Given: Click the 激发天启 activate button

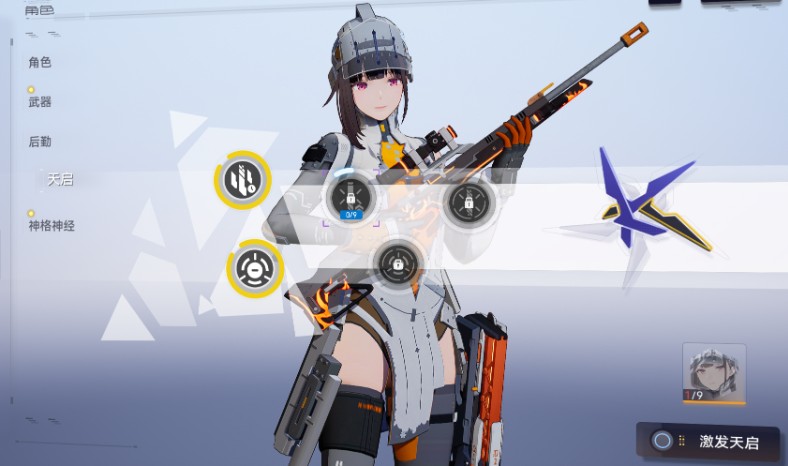Looking at the screenshot, I should point(710,441).
